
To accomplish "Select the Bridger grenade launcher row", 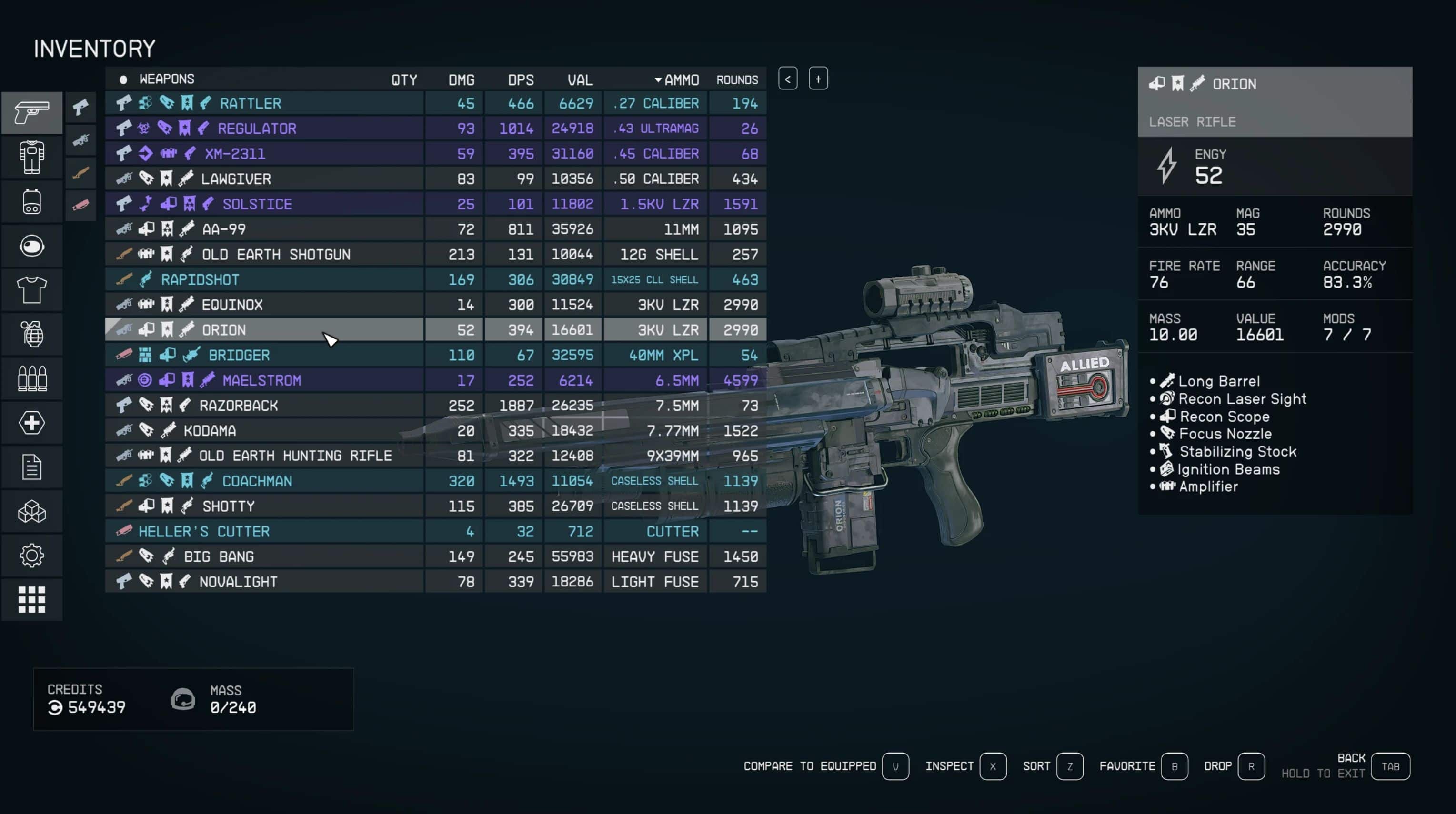I will pyautogui.click(x=239, y=355).
